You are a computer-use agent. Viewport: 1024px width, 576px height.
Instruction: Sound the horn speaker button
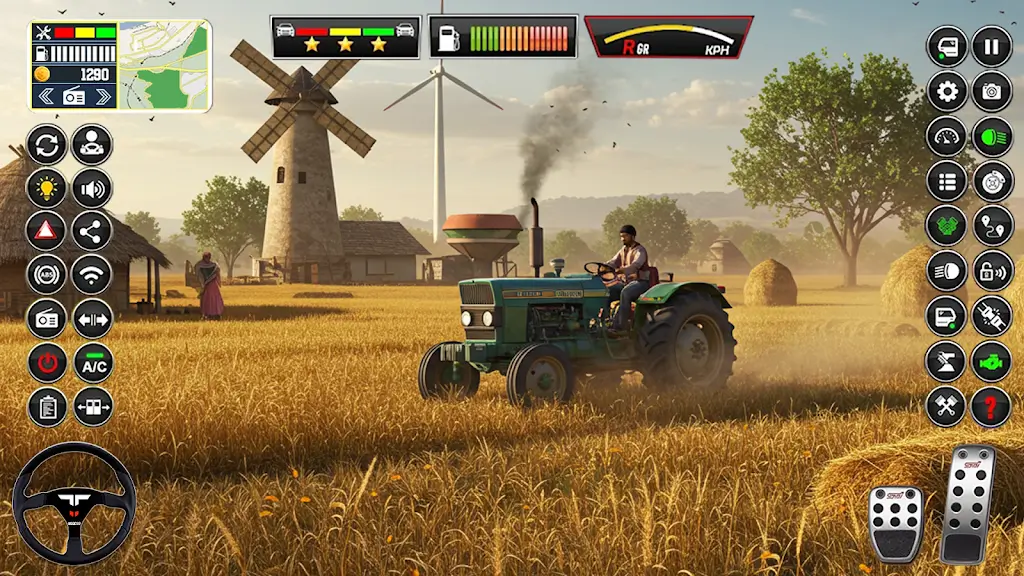[92, 188]
